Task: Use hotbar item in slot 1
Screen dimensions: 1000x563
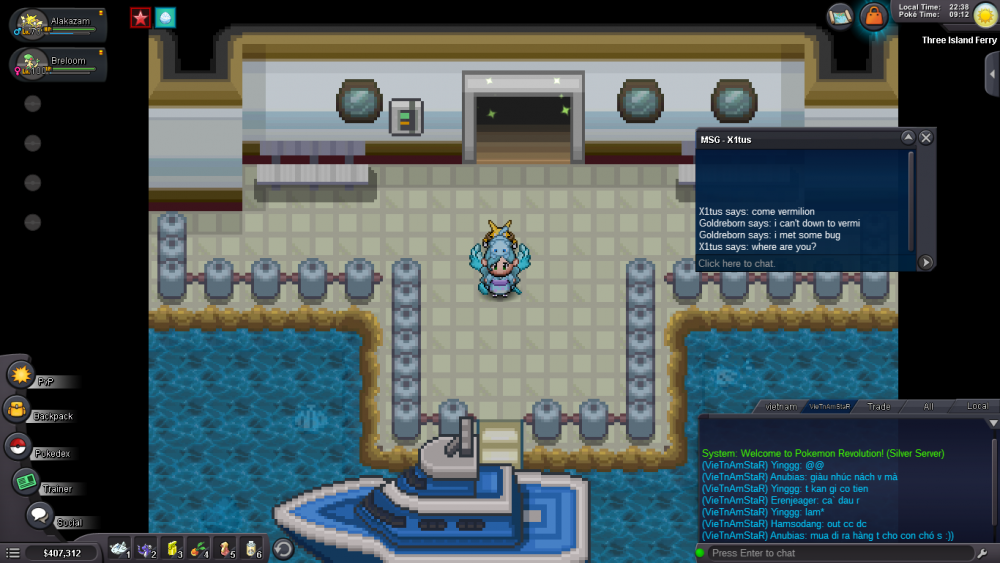Action: pos(121,548)
